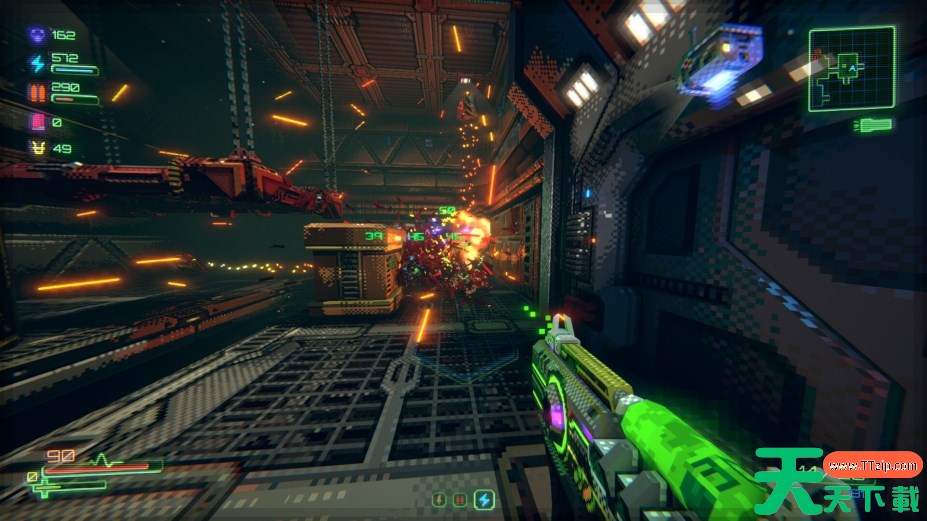
Task: Open the TTrip.com watermark link
Action: 873,465
